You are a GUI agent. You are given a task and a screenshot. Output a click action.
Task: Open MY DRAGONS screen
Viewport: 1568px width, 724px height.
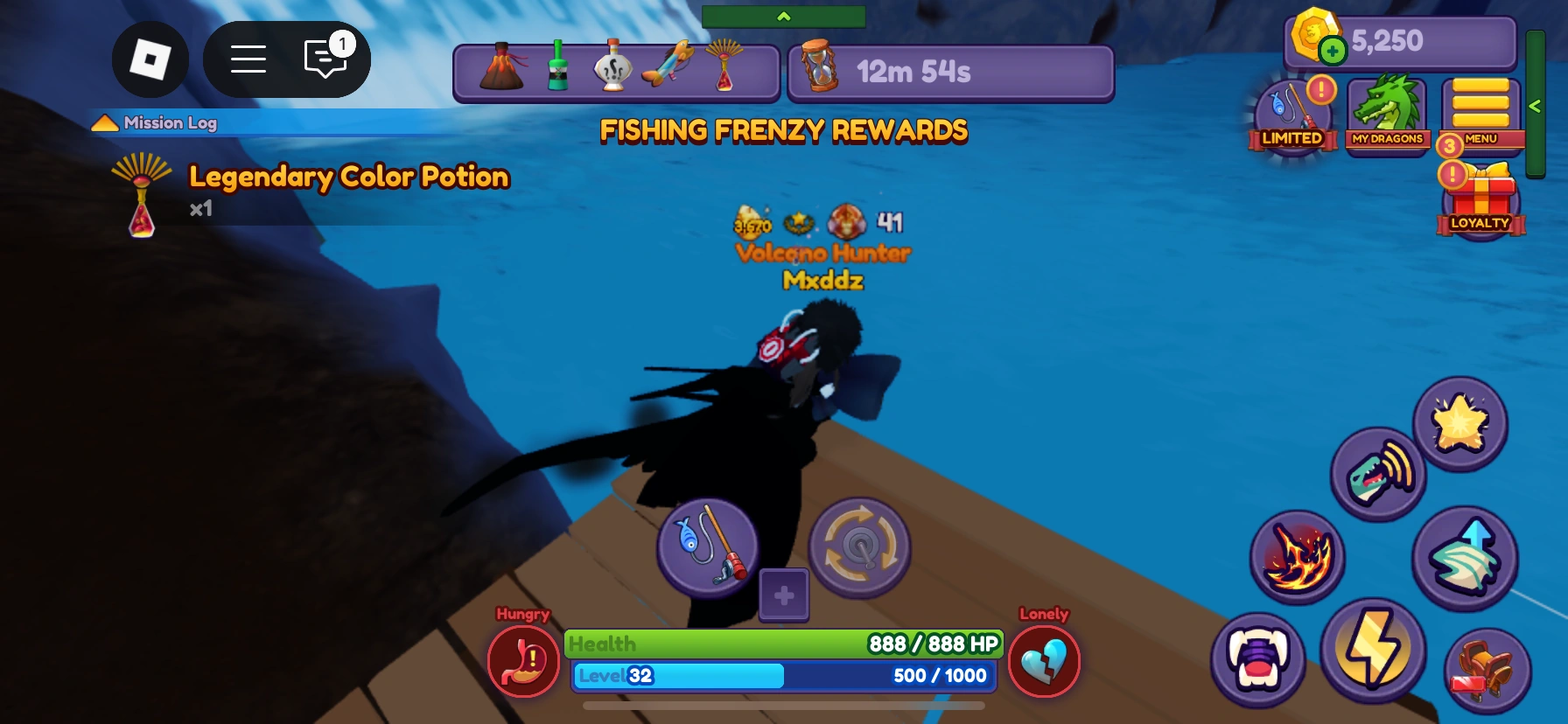[1388, 111]
